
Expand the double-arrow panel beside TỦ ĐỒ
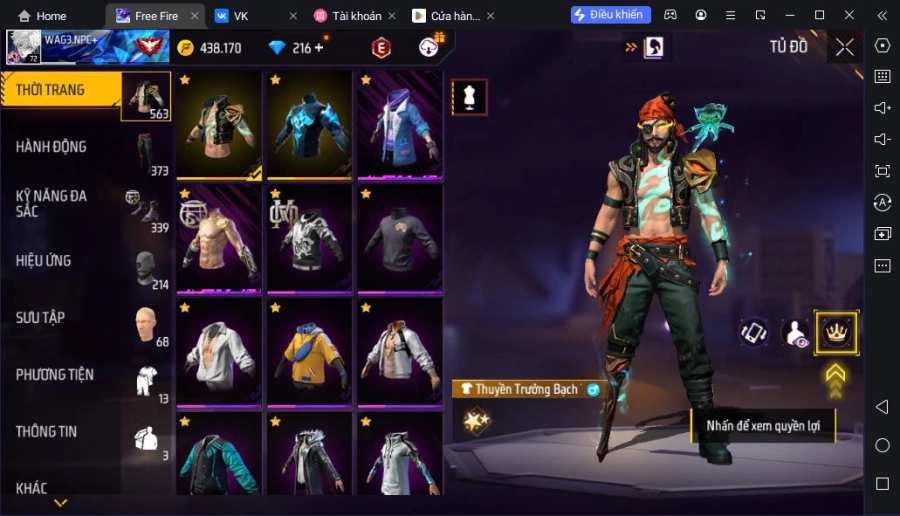631,47
